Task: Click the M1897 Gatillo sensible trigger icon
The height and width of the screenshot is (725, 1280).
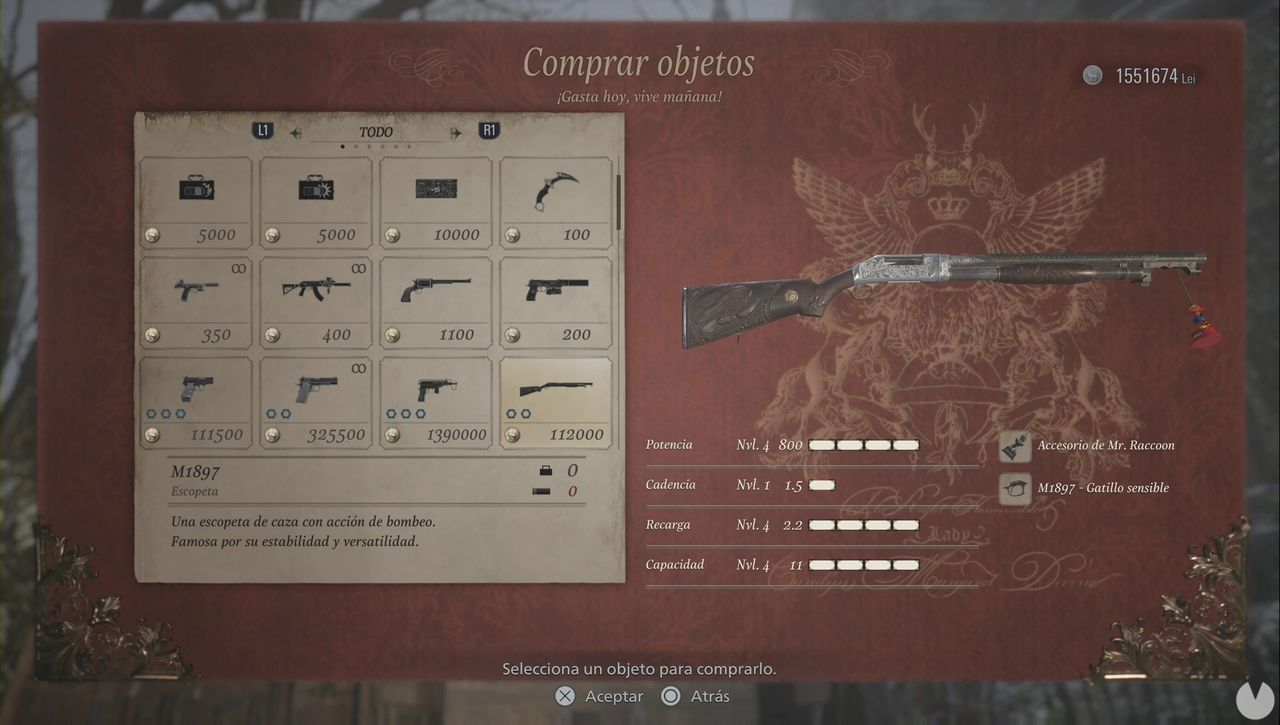Action: click(1014, 488)
